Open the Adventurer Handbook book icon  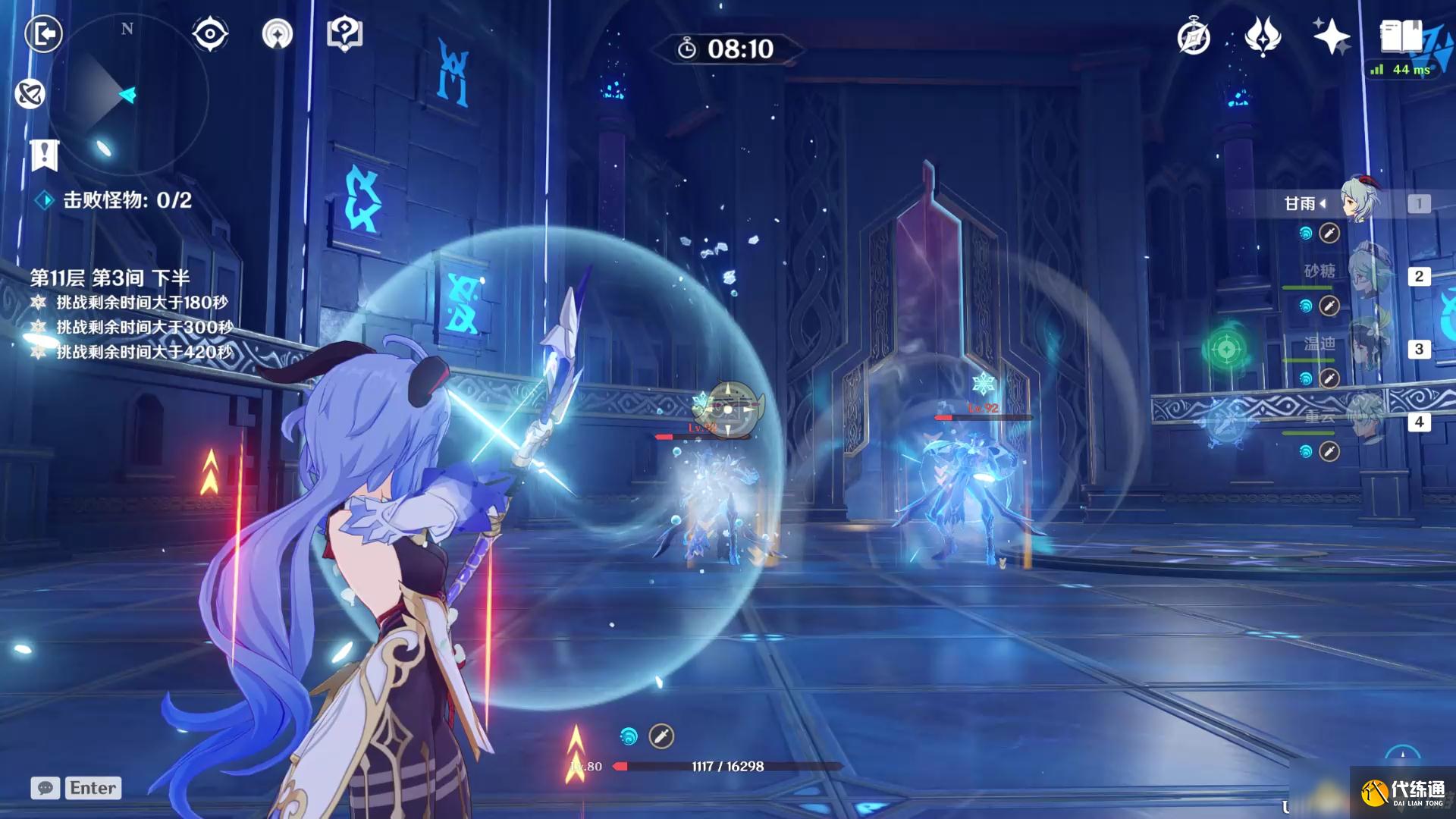coord(1400,35)
